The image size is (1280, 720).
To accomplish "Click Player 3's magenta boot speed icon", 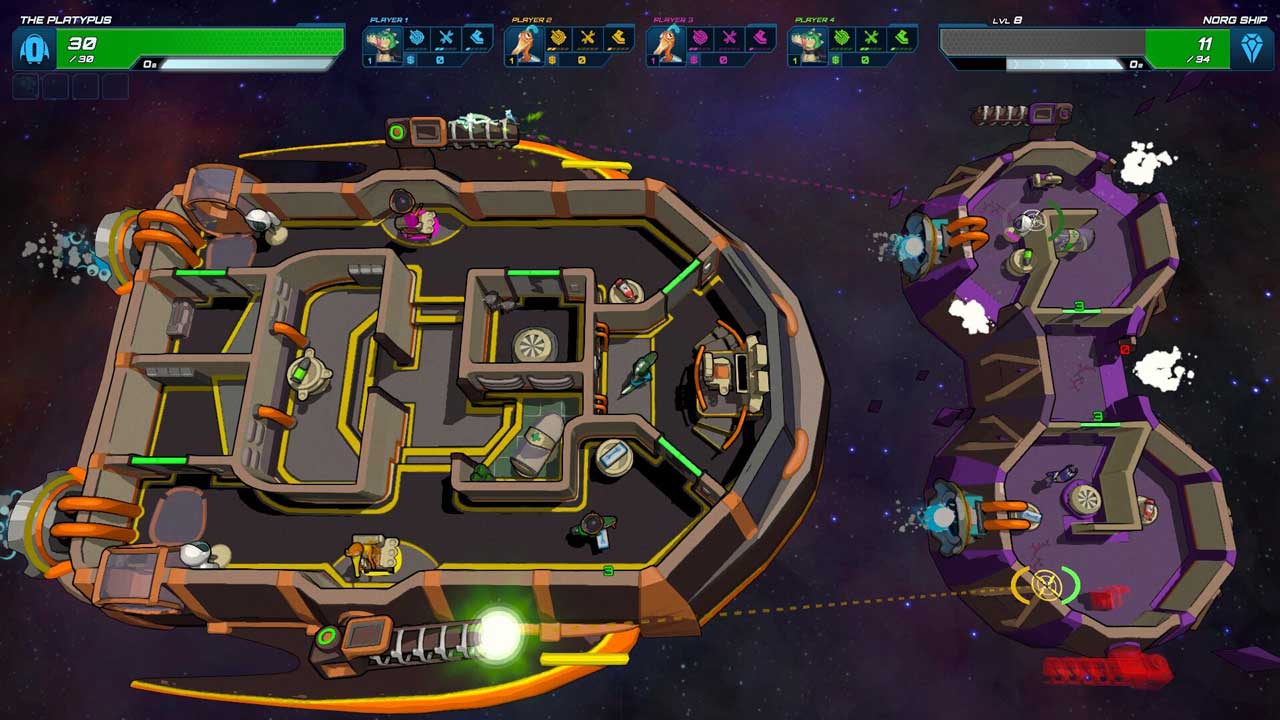I will (760, 38).
